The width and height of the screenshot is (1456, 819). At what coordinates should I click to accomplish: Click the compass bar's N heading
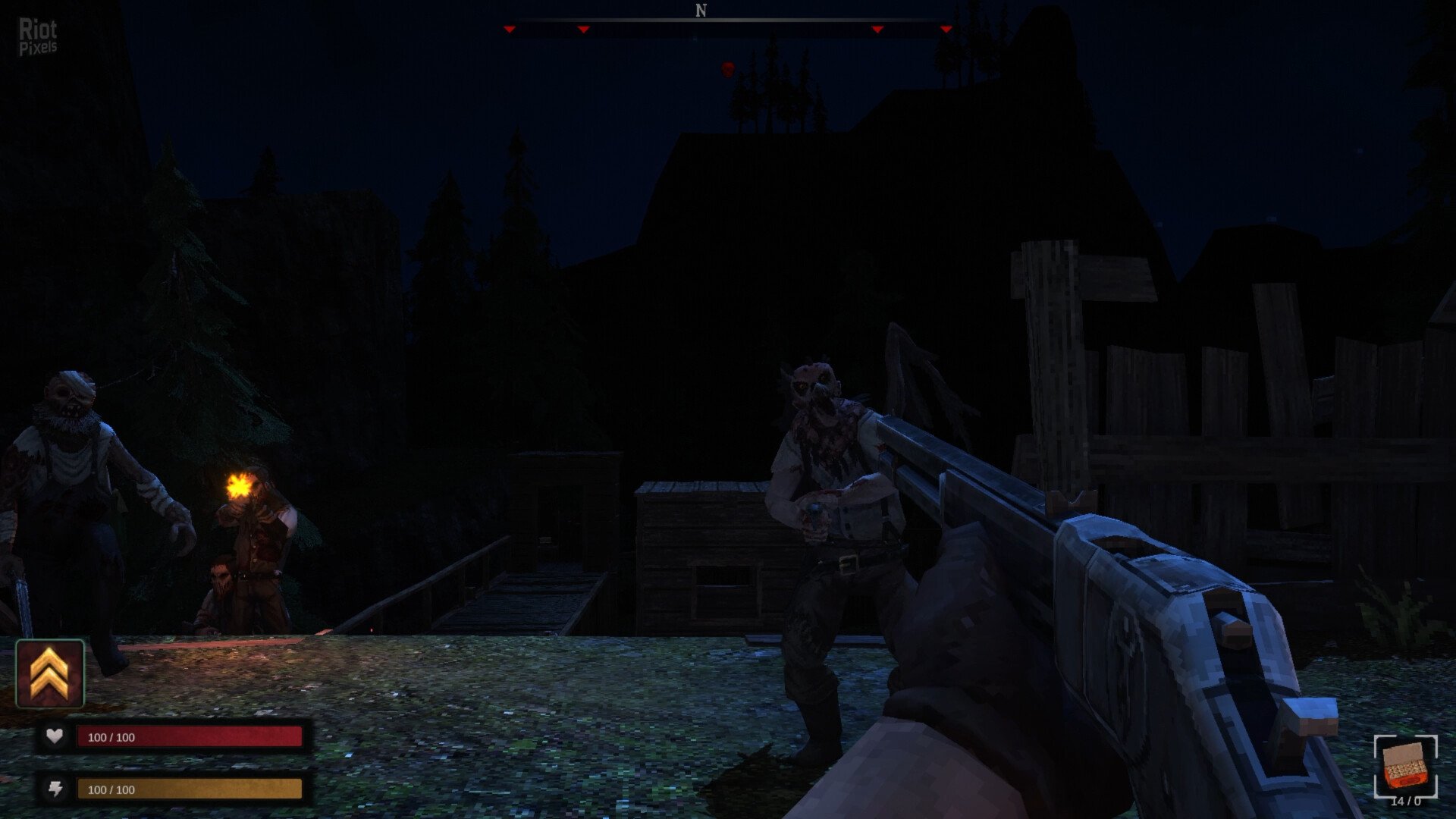click(x=701, y=11)
